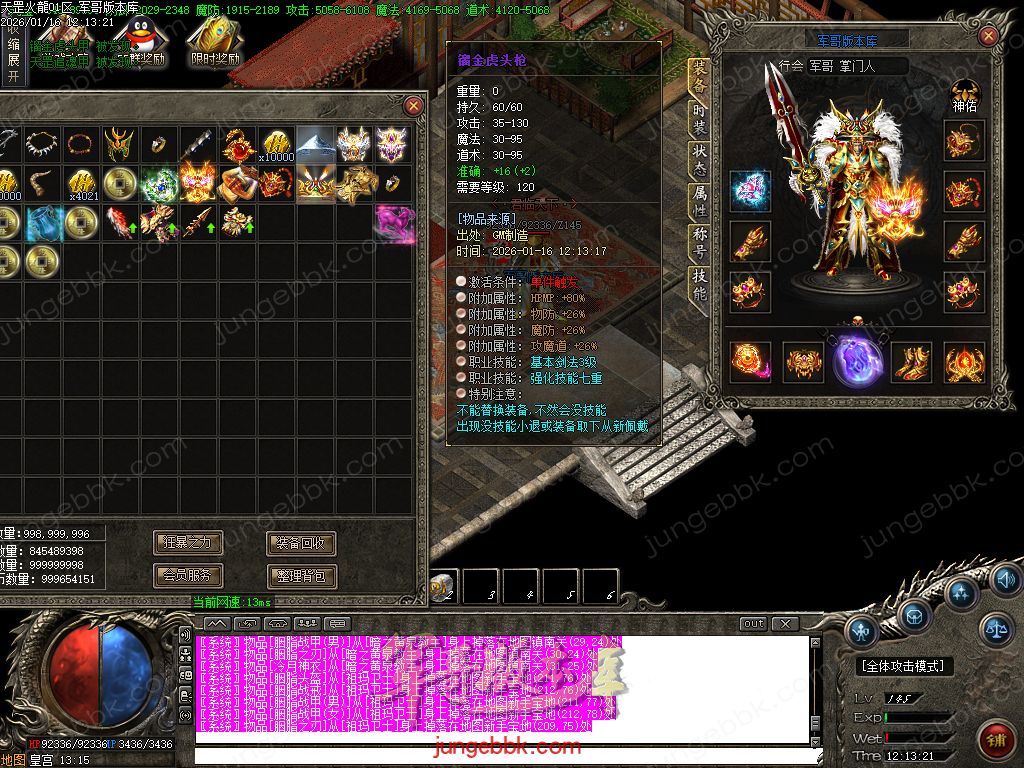Select the 称号 title tab
The image size is (1024, 768).
click(x=699, y=243)
